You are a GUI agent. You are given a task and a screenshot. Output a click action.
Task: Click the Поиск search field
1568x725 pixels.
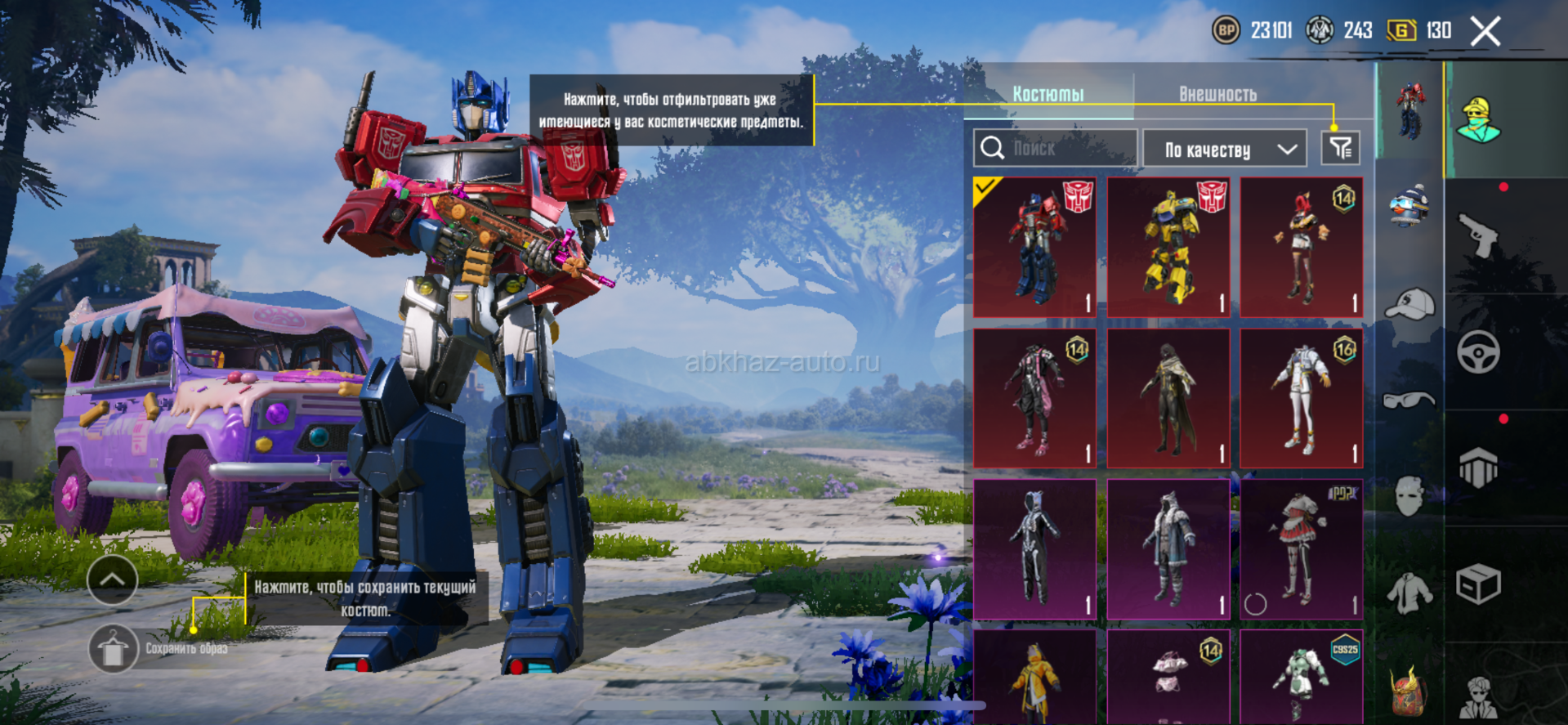[1055, 149]
